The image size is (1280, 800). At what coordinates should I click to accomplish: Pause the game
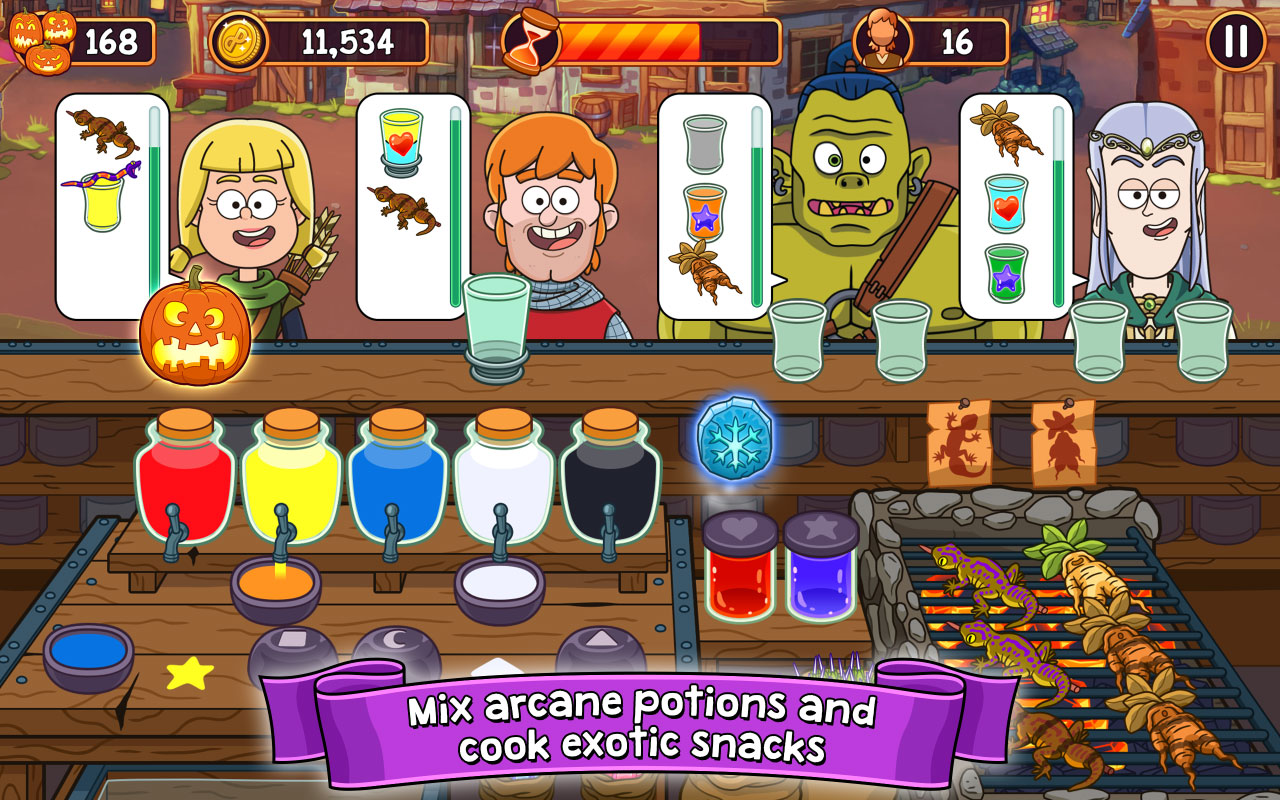(1236, 41)
